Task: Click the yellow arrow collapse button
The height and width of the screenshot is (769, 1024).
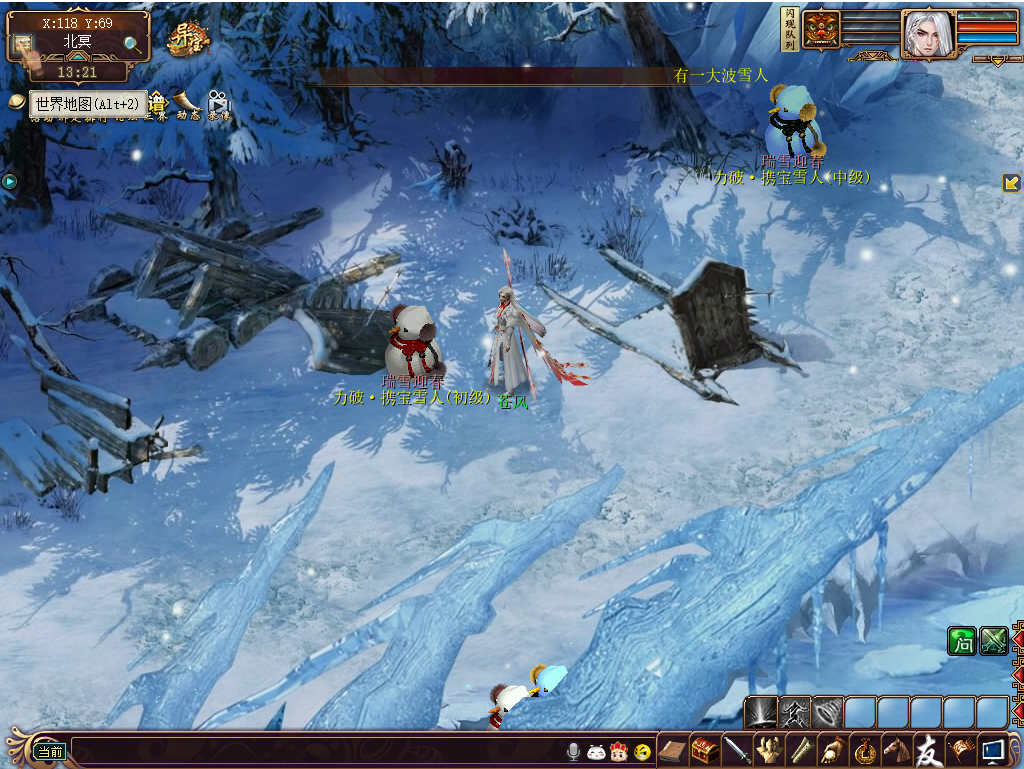Action: click(x=1011, y=183)
